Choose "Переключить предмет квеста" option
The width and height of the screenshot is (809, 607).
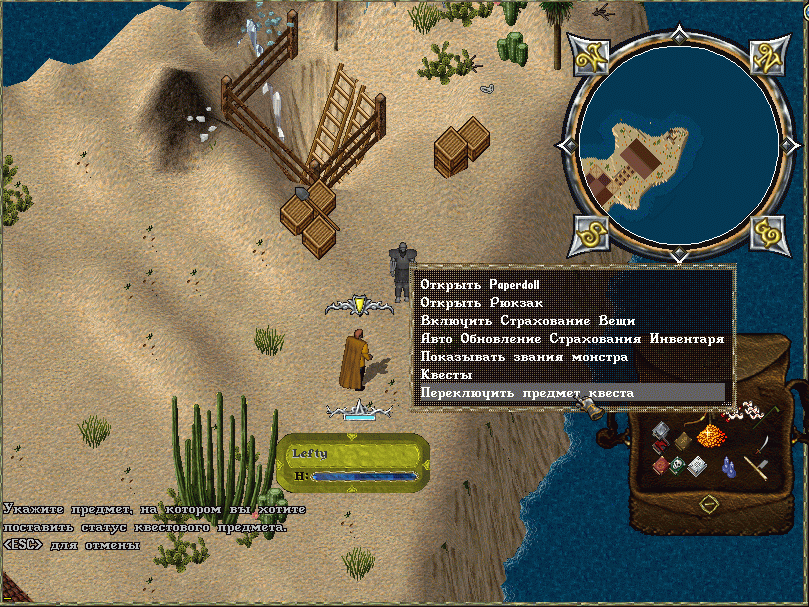tap(526, 393)
